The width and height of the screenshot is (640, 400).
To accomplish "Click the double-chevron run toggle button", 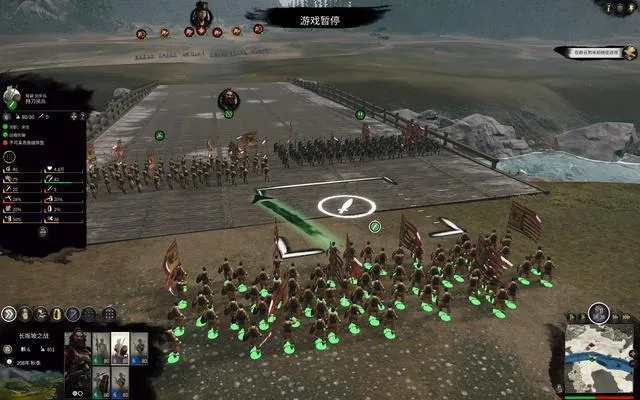I will click(x=9, y=312).
